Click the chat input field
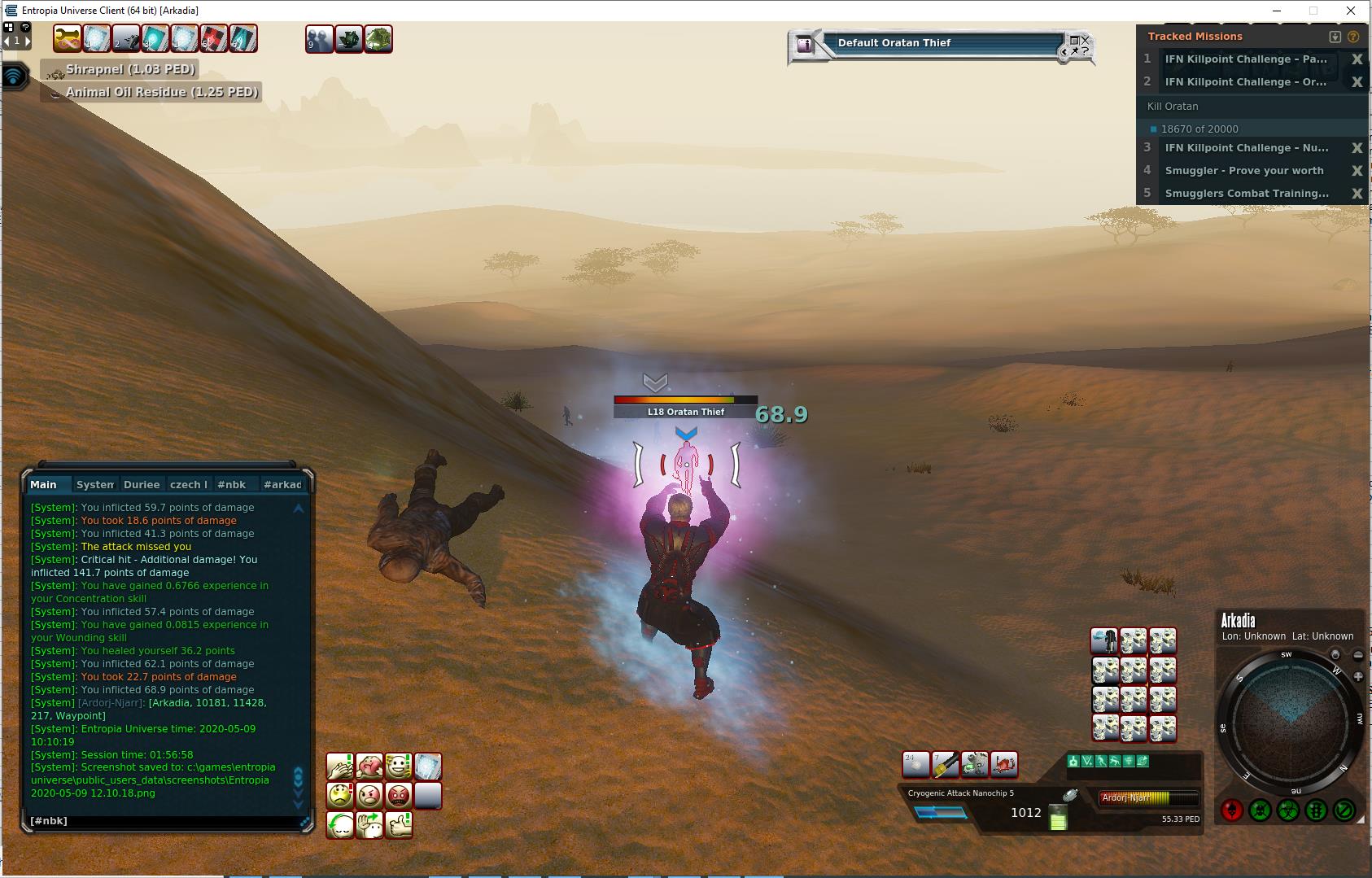This screenshot has width=1372, height=878. pyautogui.click(x=163, y=821)
